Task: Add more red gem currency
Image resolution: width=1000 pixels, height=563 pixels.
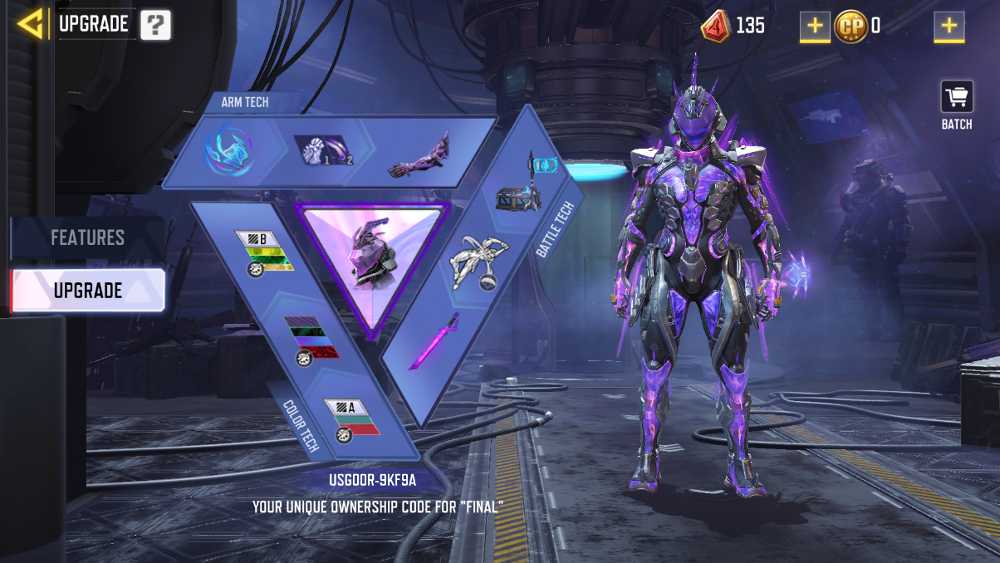Action: click(x=815, y=26)
